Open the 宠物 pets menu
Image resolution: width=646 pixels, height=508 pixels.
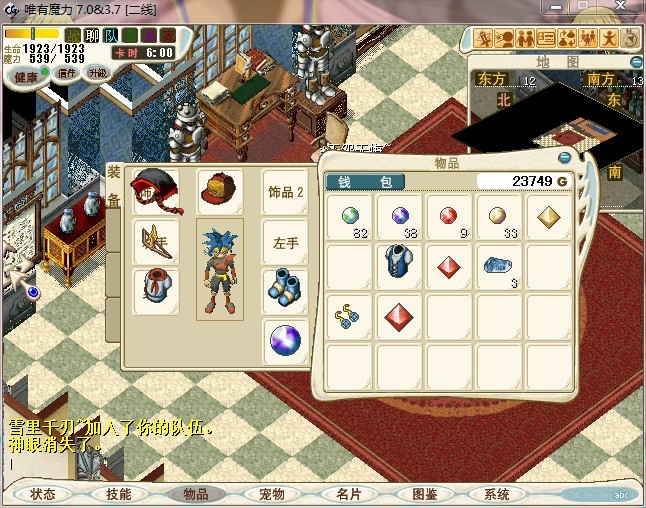[271, 494]
